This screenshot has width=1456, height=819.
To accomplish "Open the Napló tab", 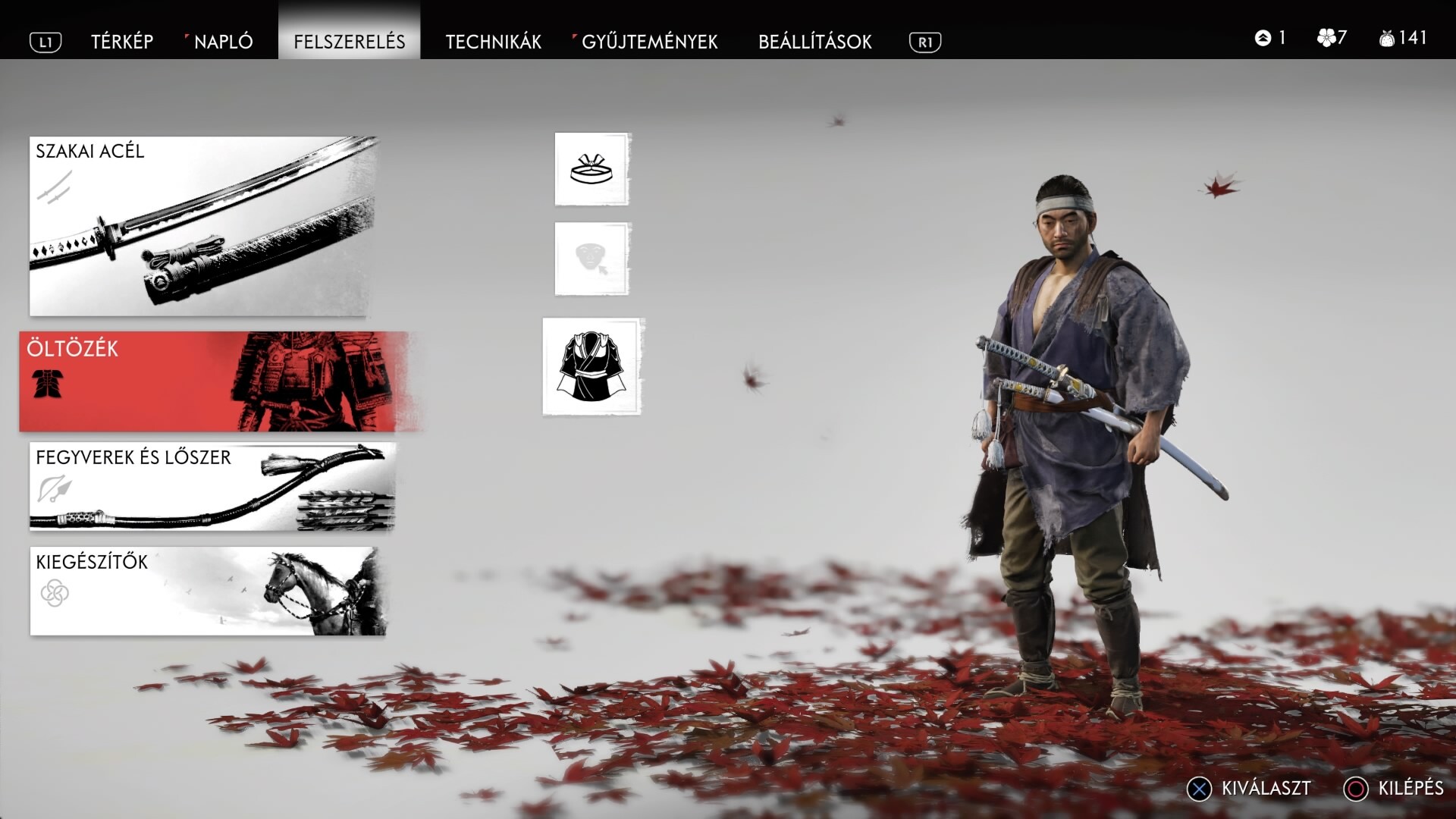I will (x=223, y=42).
